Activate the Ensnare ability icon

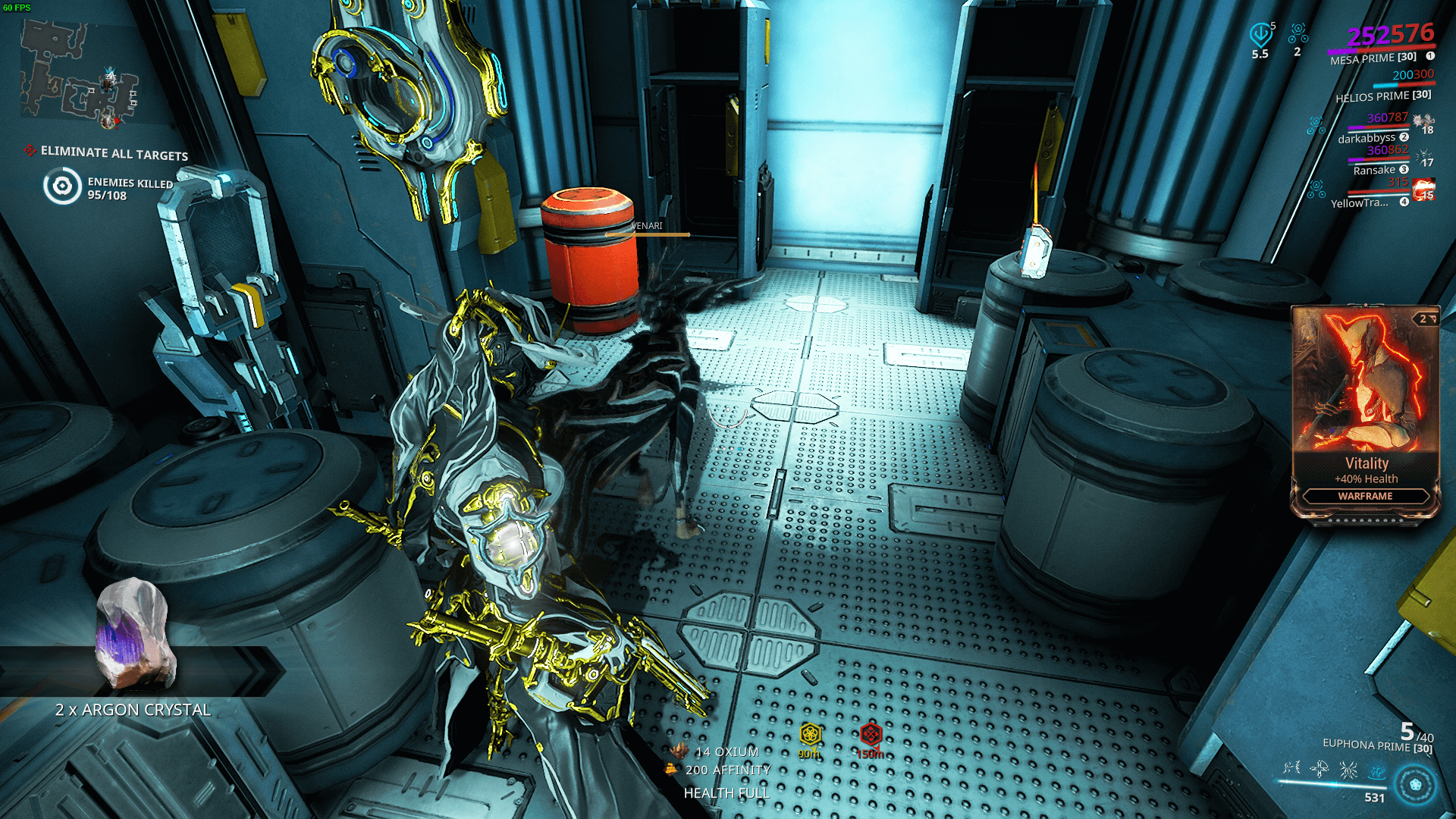click(x=1319, y=768)
